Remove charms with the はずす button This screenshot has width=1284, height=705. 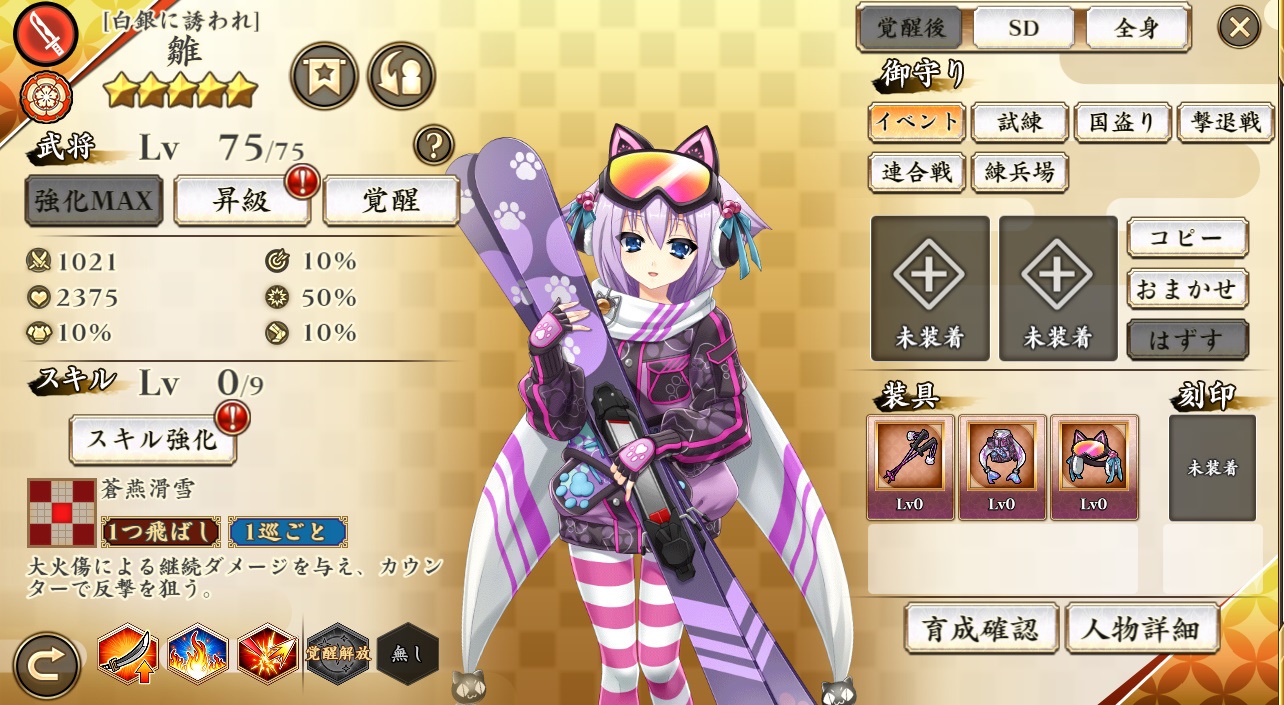click(1187, 339)
